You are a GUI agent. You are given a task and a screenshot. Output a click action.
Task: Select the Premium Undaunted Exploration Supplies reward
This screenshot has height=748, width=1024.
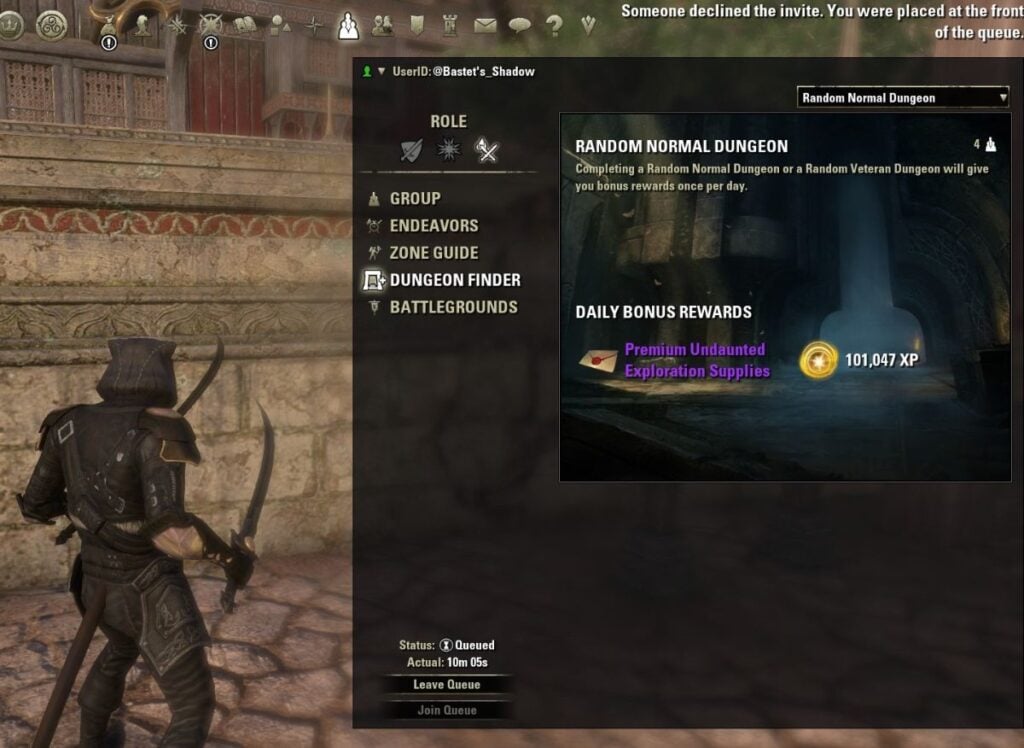[x=696, y=360]
